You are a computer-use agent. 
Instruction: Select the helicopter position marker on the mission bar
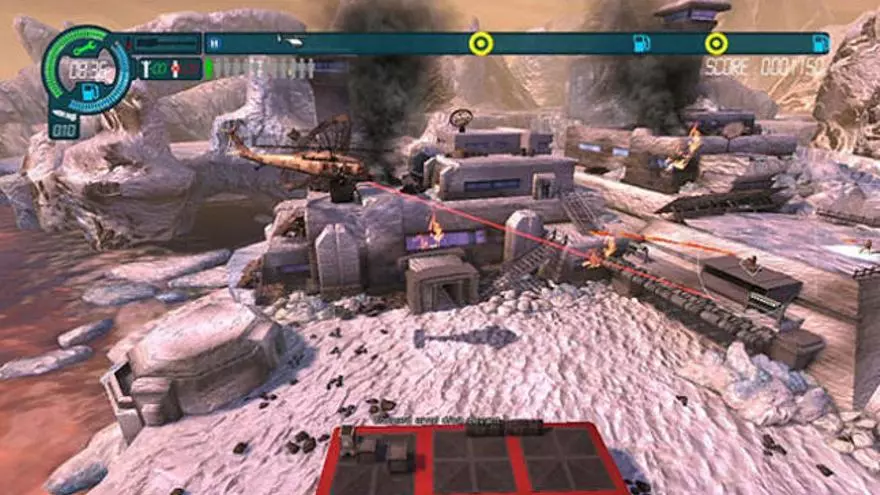(x=290, y=43)
